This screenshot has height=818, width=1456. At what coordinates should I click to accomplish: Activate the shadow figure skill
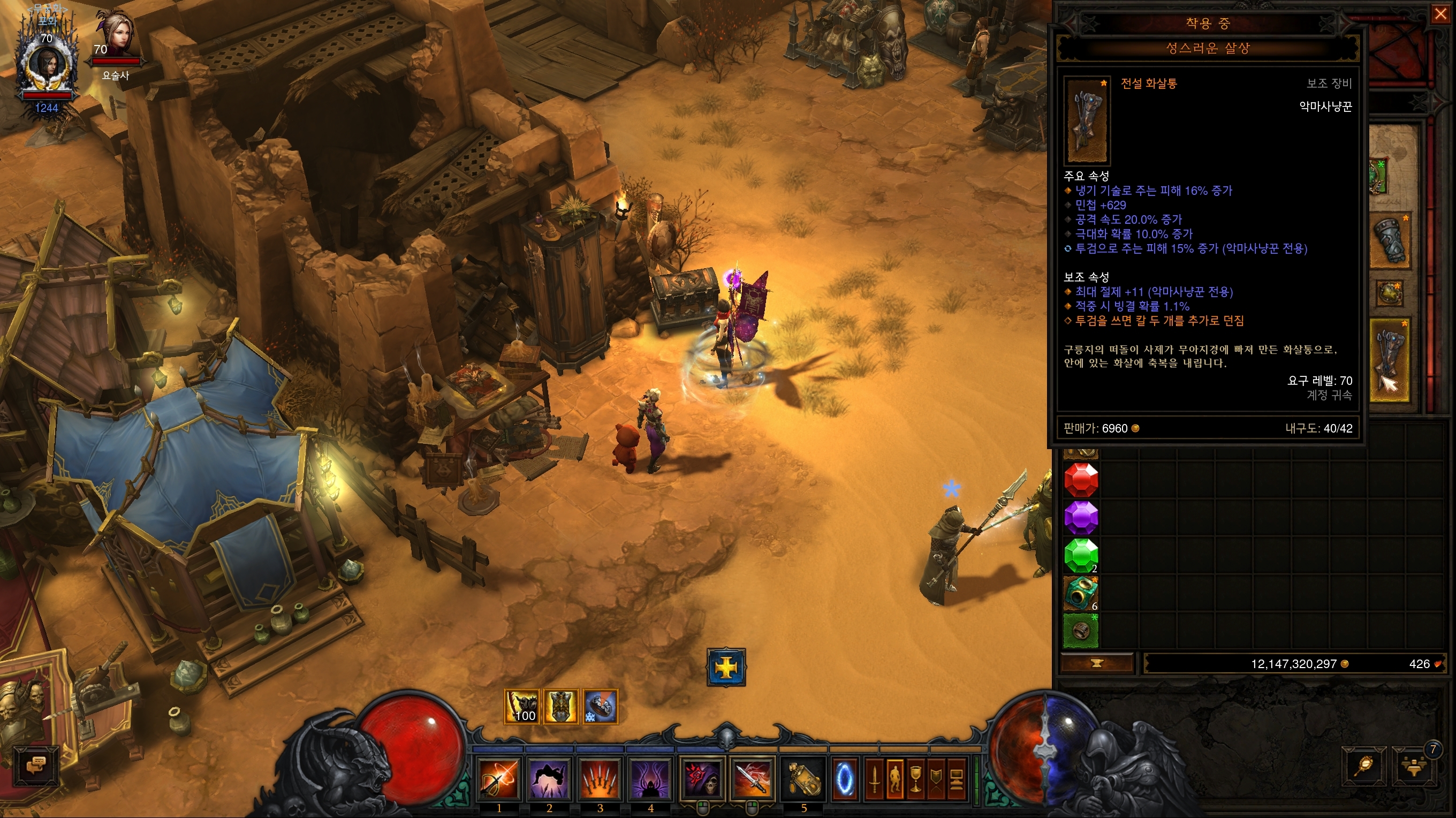click(x=650, y=779)
